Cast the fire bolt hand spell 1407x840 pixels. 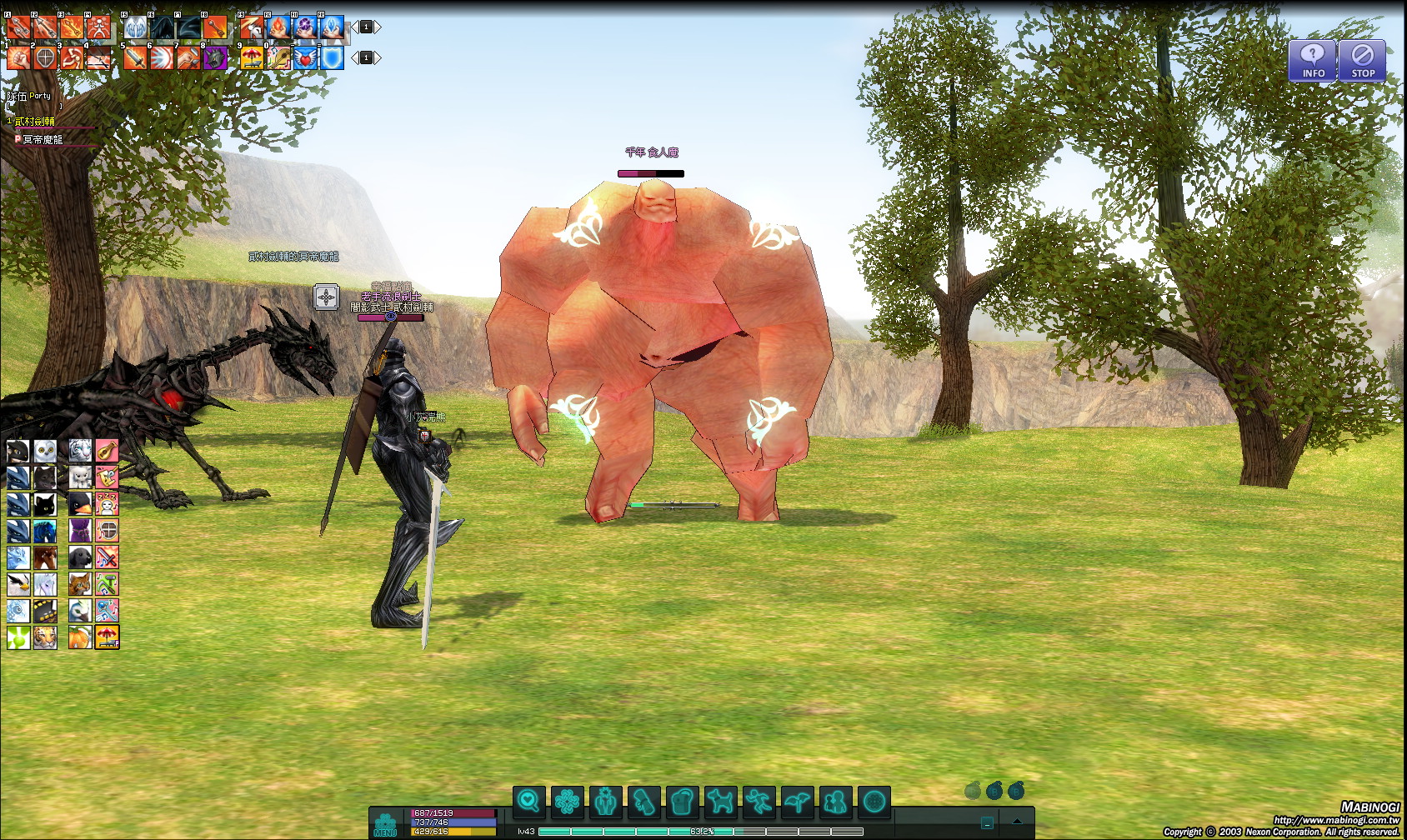pos(278,27)
